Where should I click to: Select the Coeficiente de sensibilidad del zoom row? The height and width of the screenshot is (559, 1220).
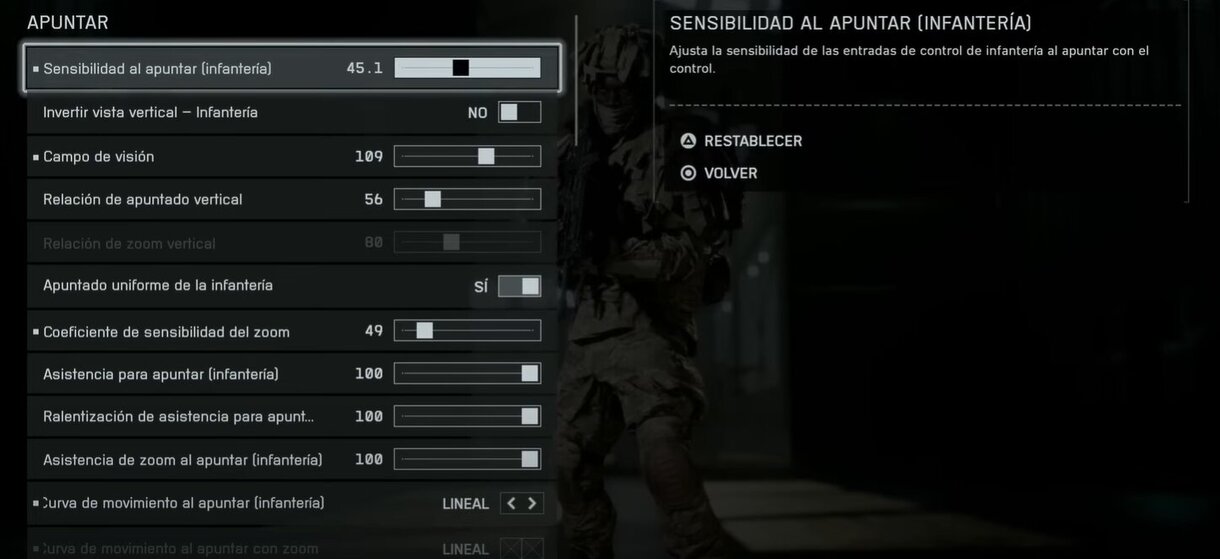166,331
